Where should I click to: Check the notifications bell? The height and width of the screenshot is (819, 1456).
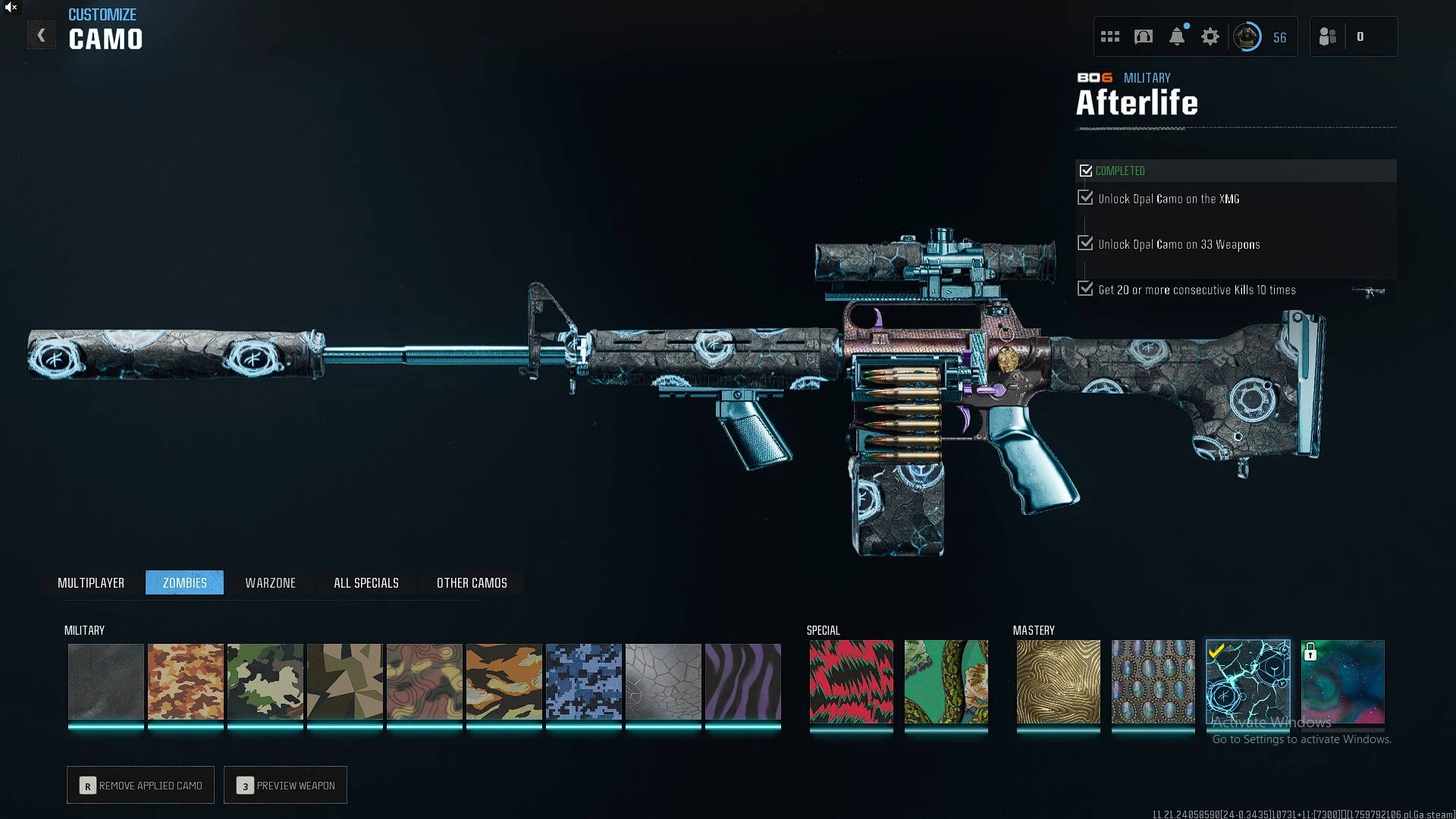[x=1177, y=36]
